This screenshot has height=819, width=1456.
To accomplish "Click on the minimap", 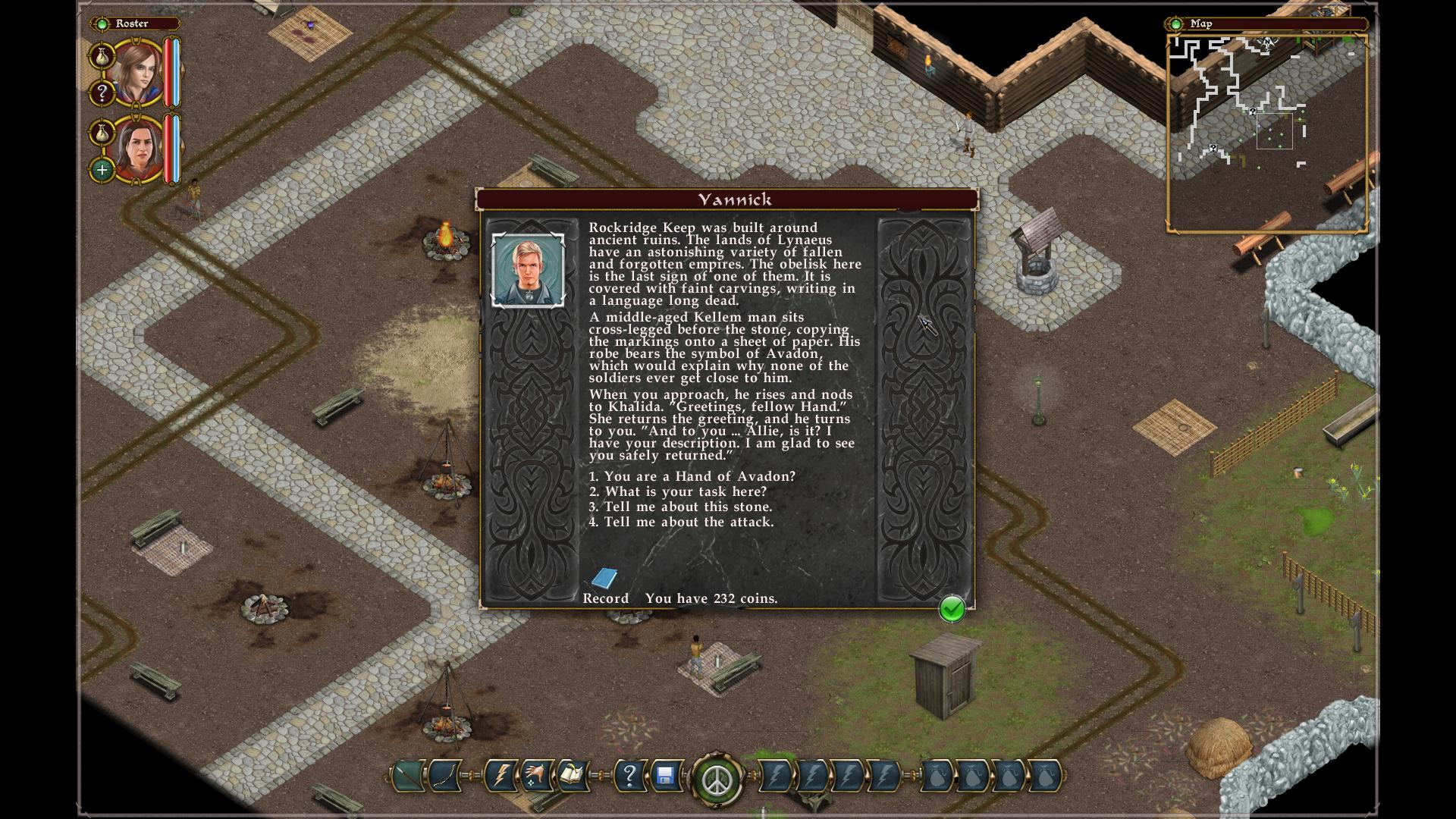I will coord(1266,133).
